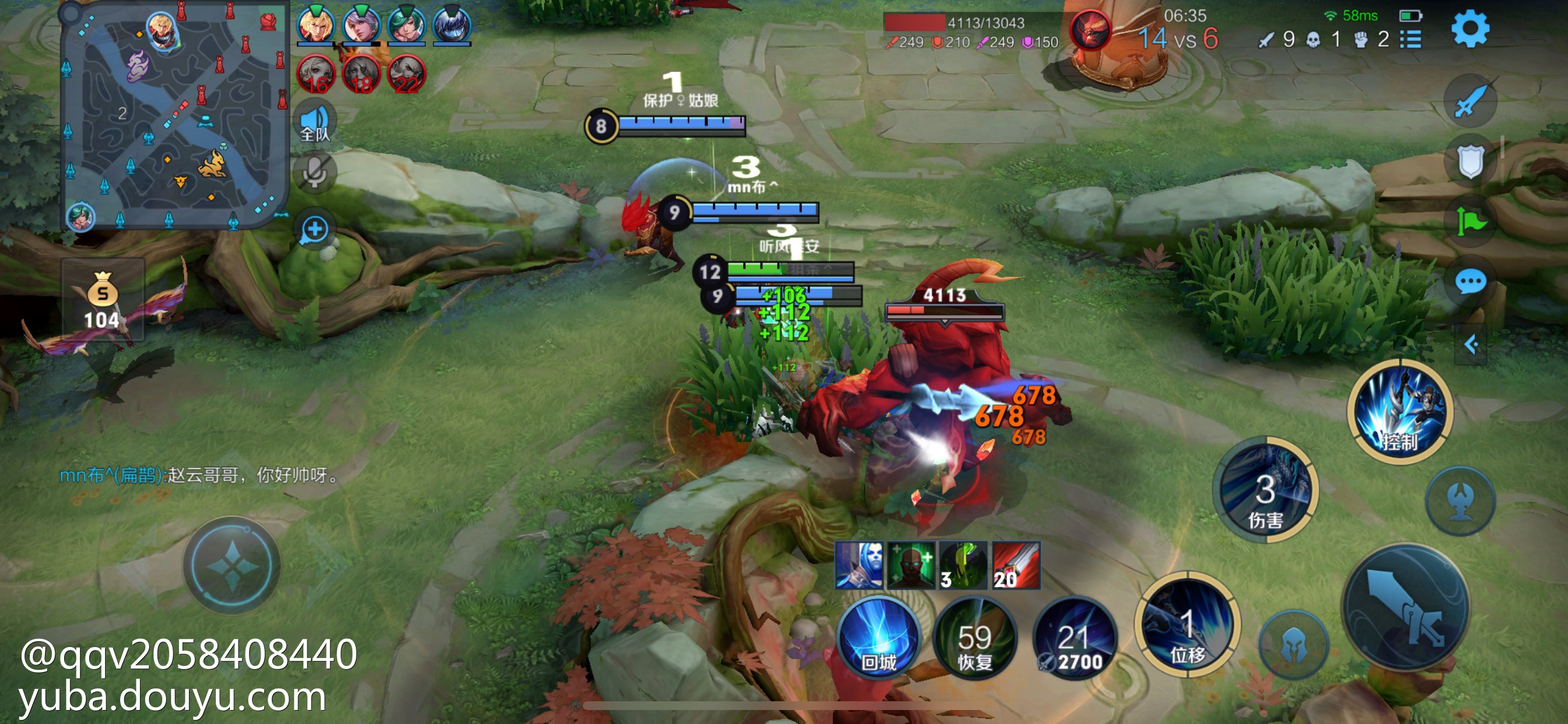This screenshot has width=1568, height=724.
Task: Target towers with the turret attack button
Action: coord(1460,501)
